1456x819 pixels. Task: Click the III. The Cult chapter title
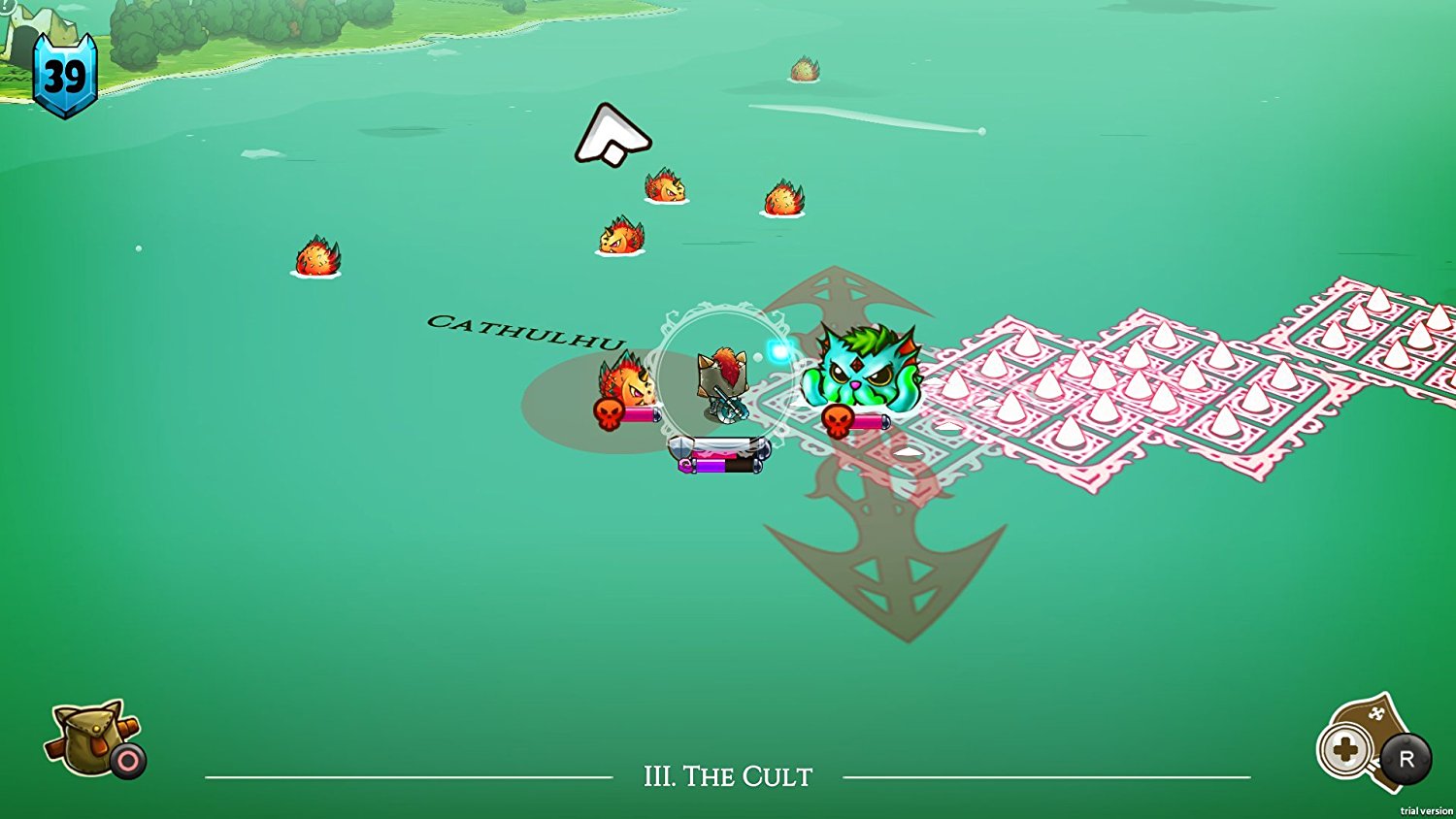pyautogui.click(x=726, y=776)
